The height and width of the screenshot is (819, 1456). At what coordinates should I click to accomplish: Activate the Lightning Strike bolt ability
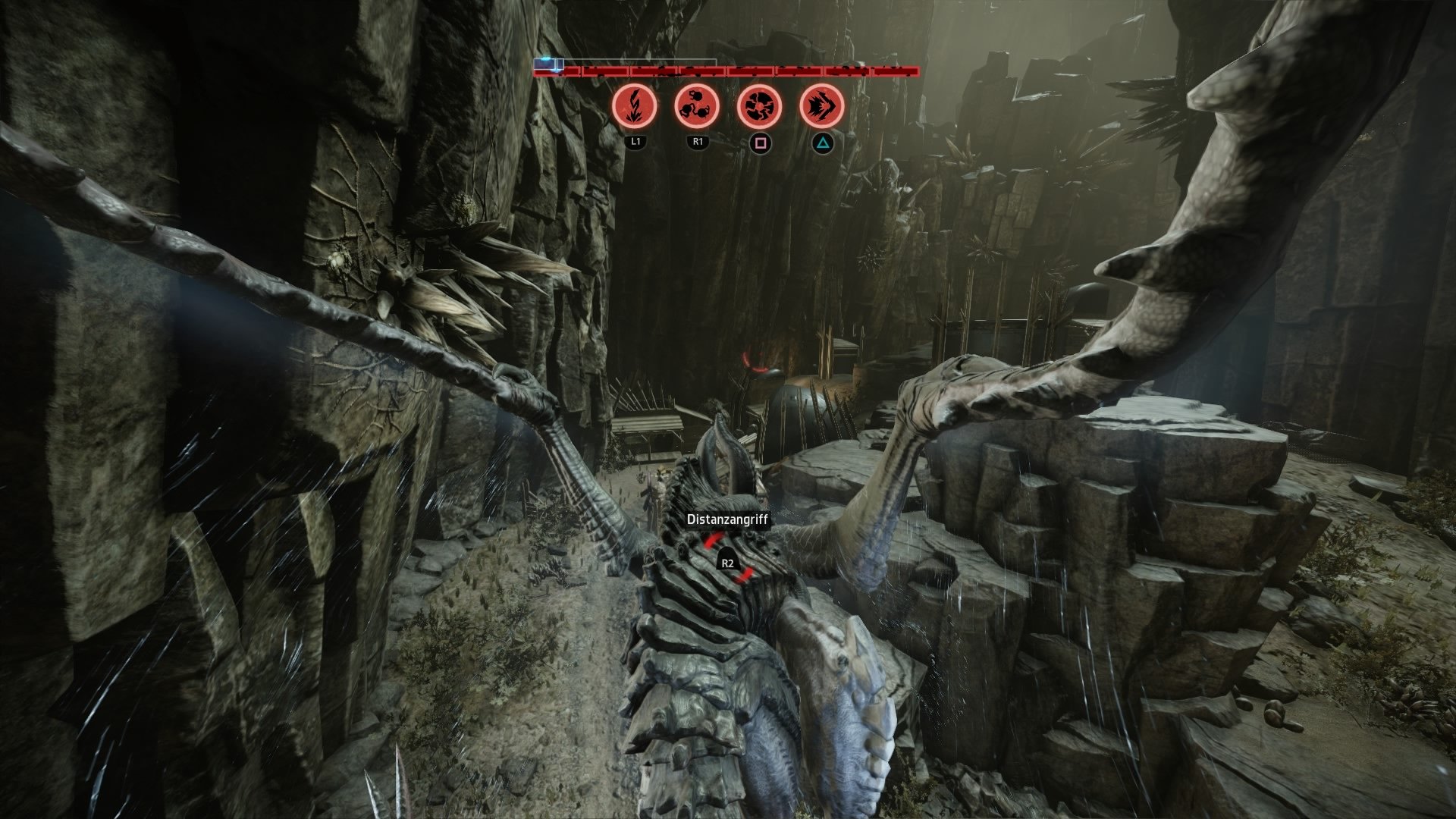pos(634,105)
